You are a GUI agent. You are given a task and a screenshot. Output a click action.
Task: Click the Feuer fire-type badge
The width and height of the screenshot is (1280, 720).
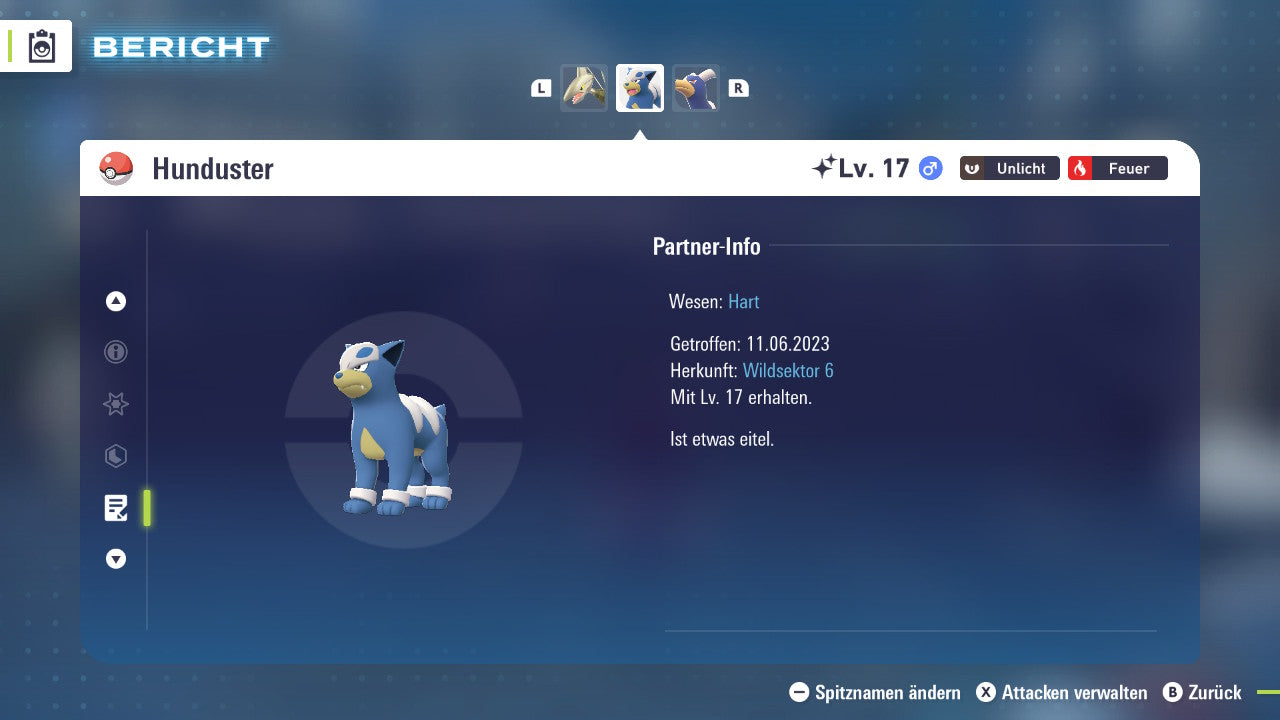(1118, 168)
